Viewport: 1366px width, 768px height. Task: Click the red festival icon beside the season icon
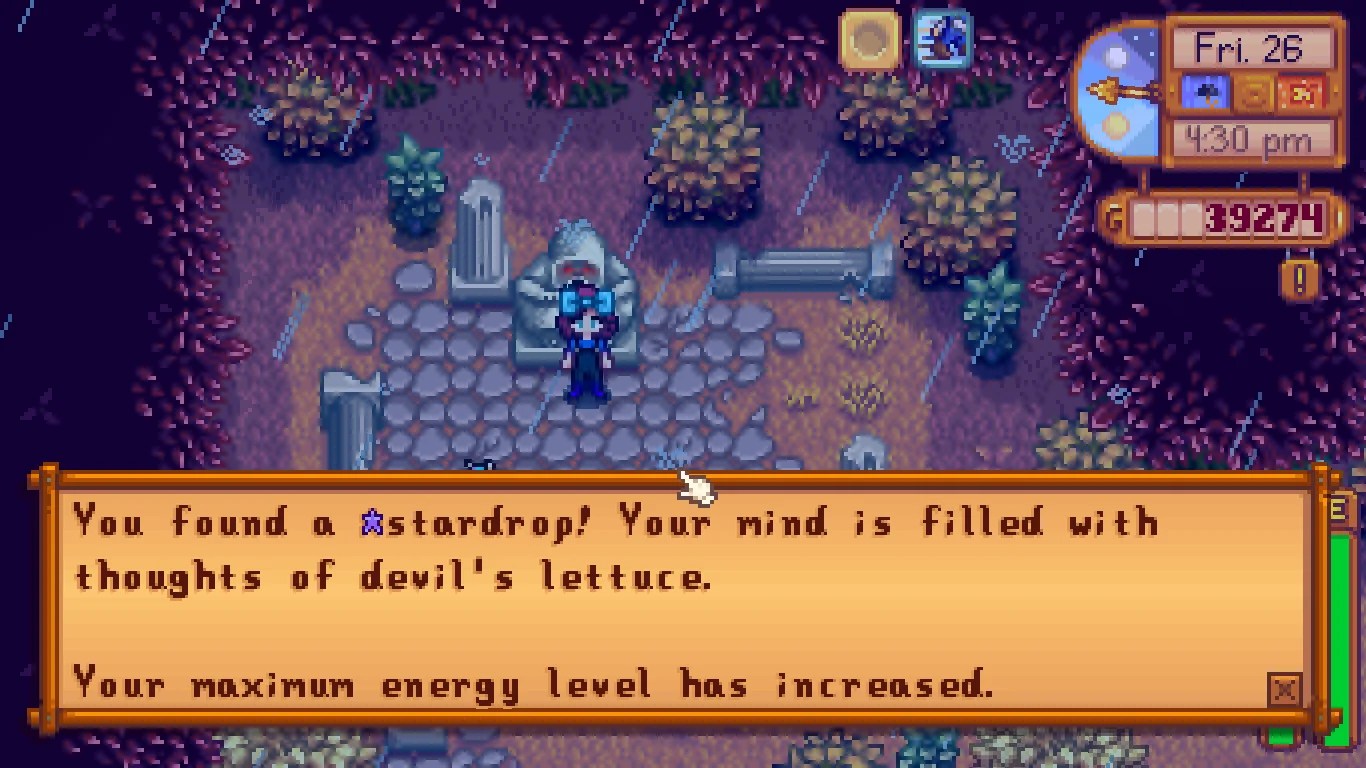pos(1302,91)
